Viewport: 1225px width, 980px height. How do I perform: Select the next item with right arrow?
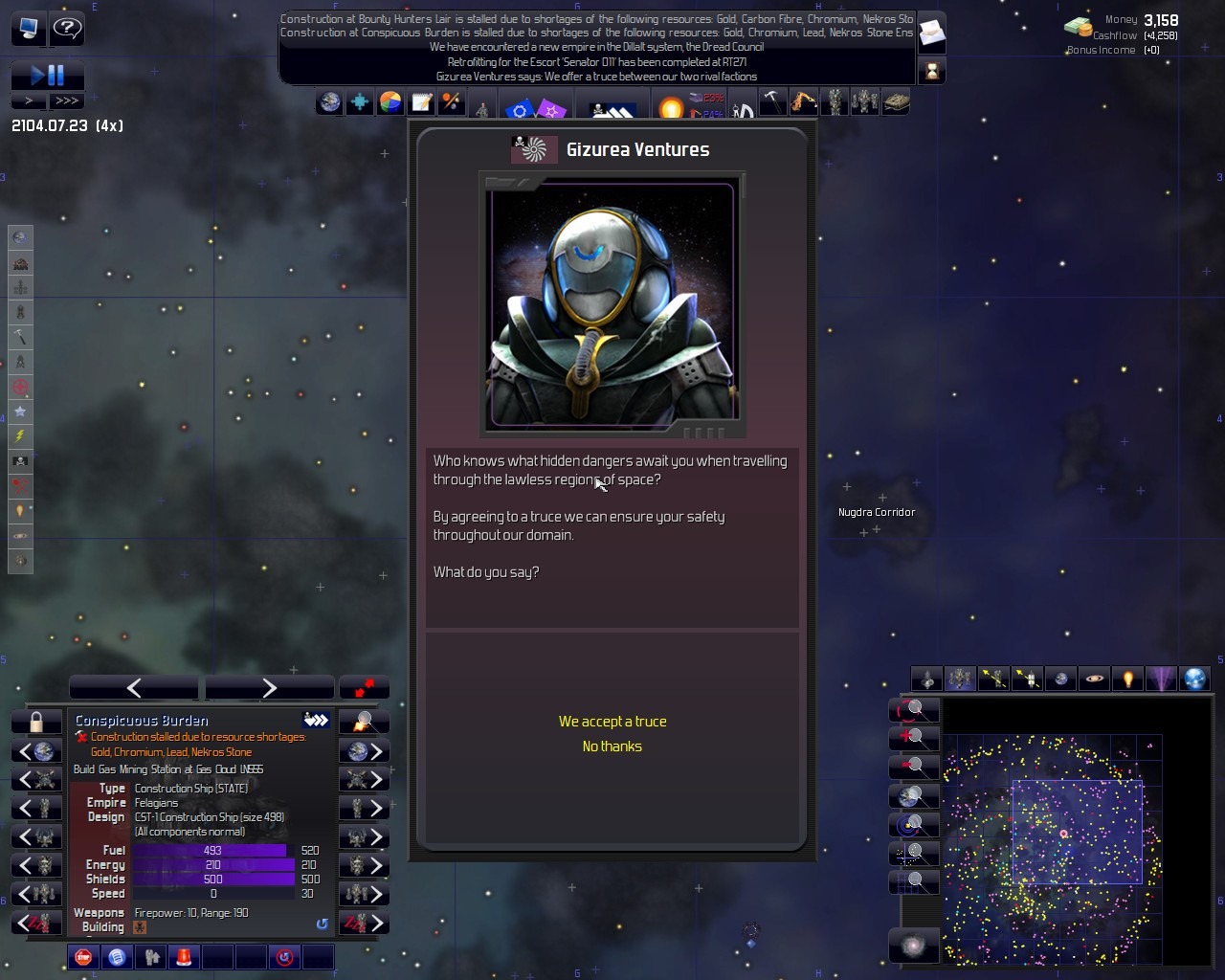(x=269, y=687)
